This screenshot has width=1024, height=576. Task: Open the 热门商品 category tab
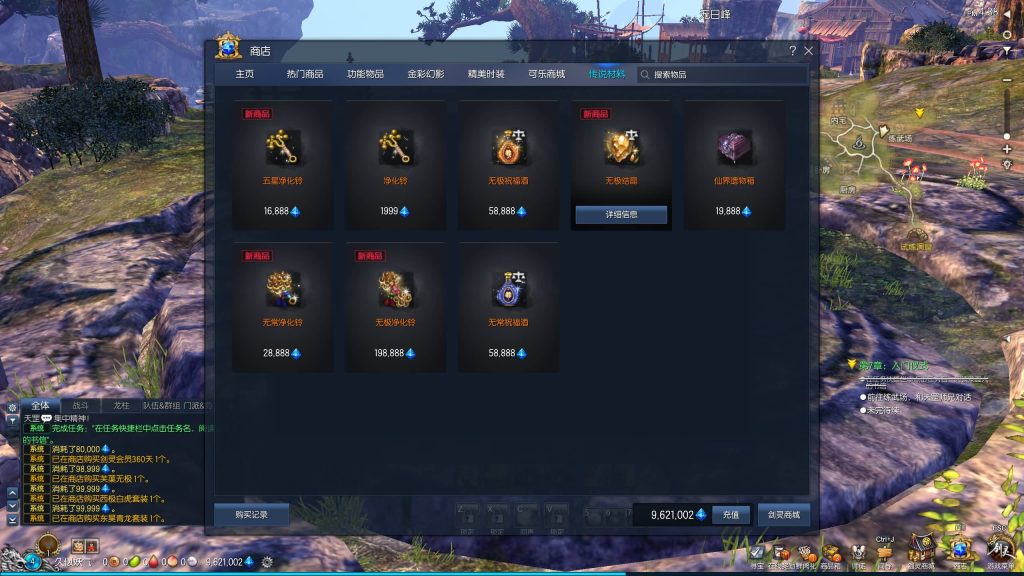[x=304, y=74]
